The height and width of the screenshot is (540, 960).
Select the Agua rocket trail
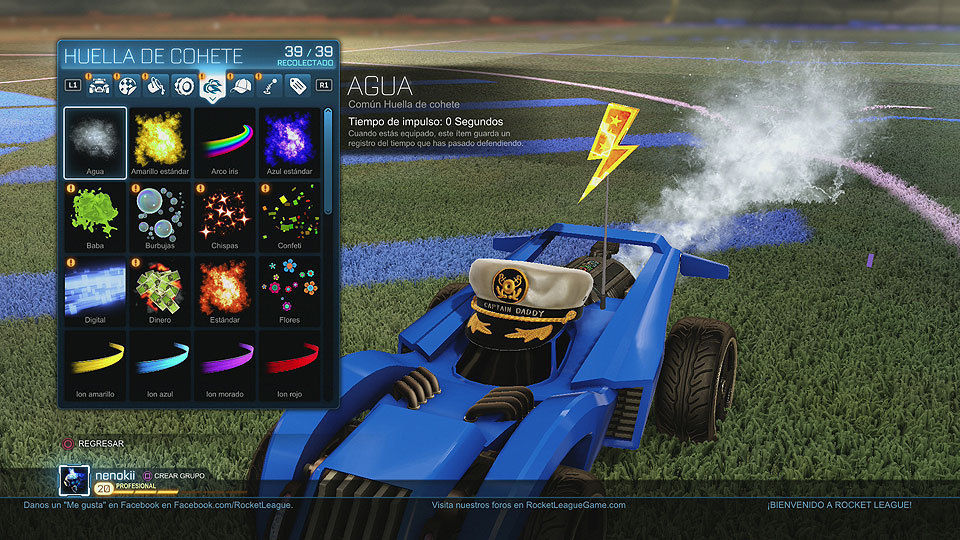click(95, 141)
